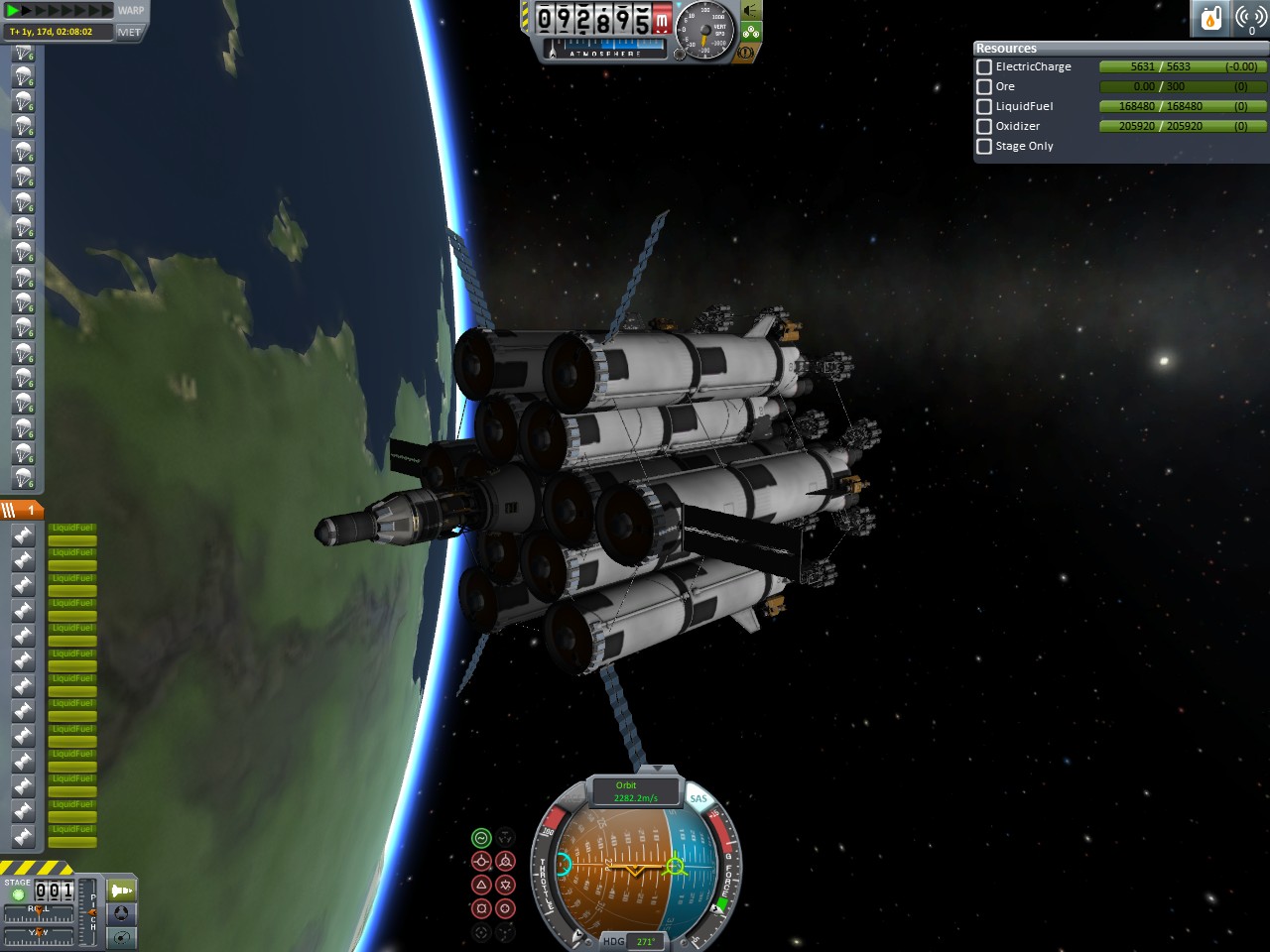Switch to staging control mode

tap(121, 891)
